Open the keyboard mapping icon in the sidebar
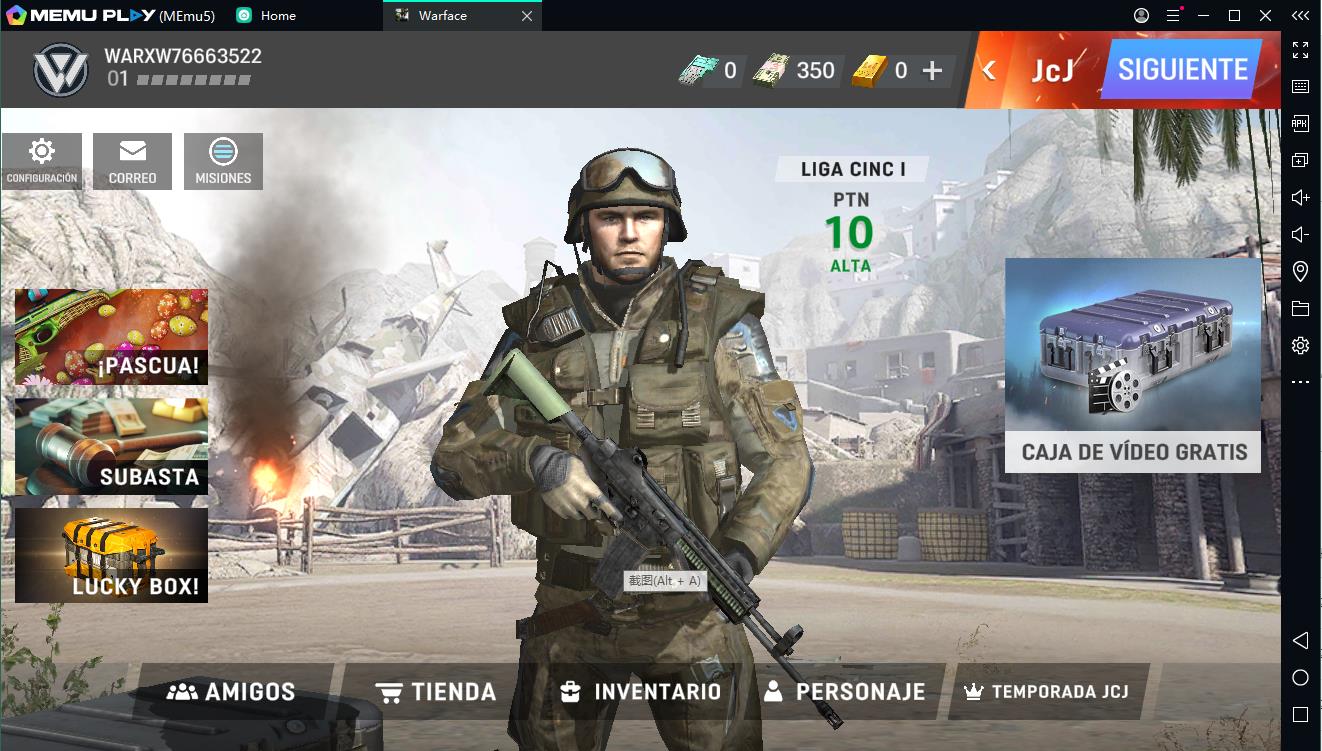Viewport: 1322px width, 751px height. pyautogui.click(x=1300, y=86)
